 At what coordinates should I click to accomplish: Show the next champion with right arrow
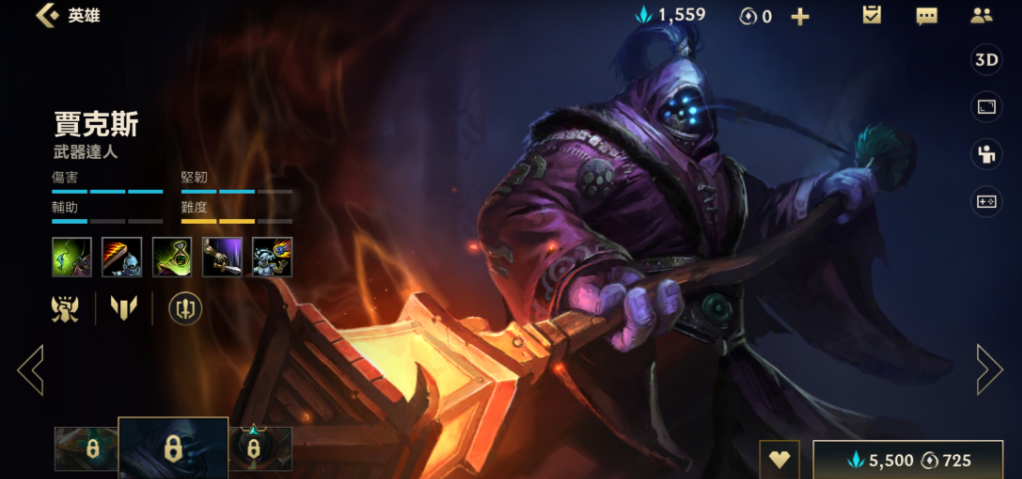[x=989, y=369]
